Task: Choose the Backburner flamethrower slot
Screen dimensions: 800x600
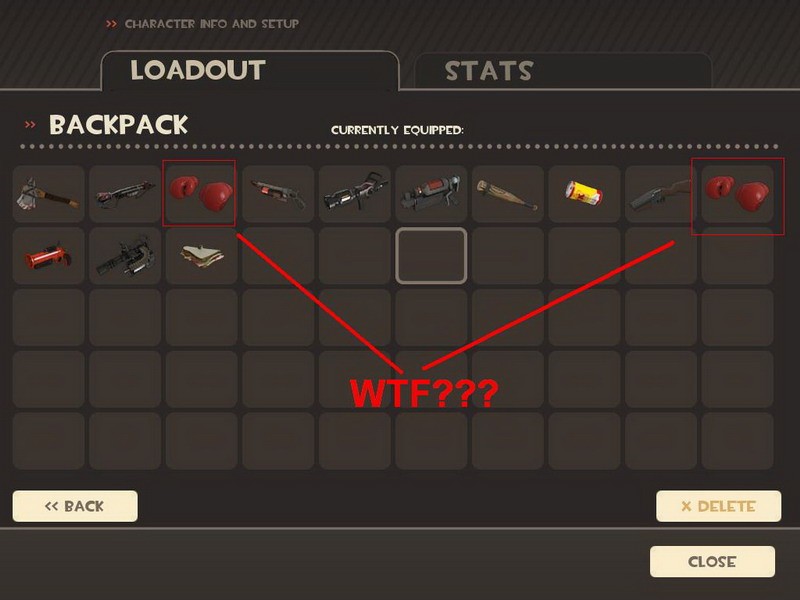Action: [432, 194]
